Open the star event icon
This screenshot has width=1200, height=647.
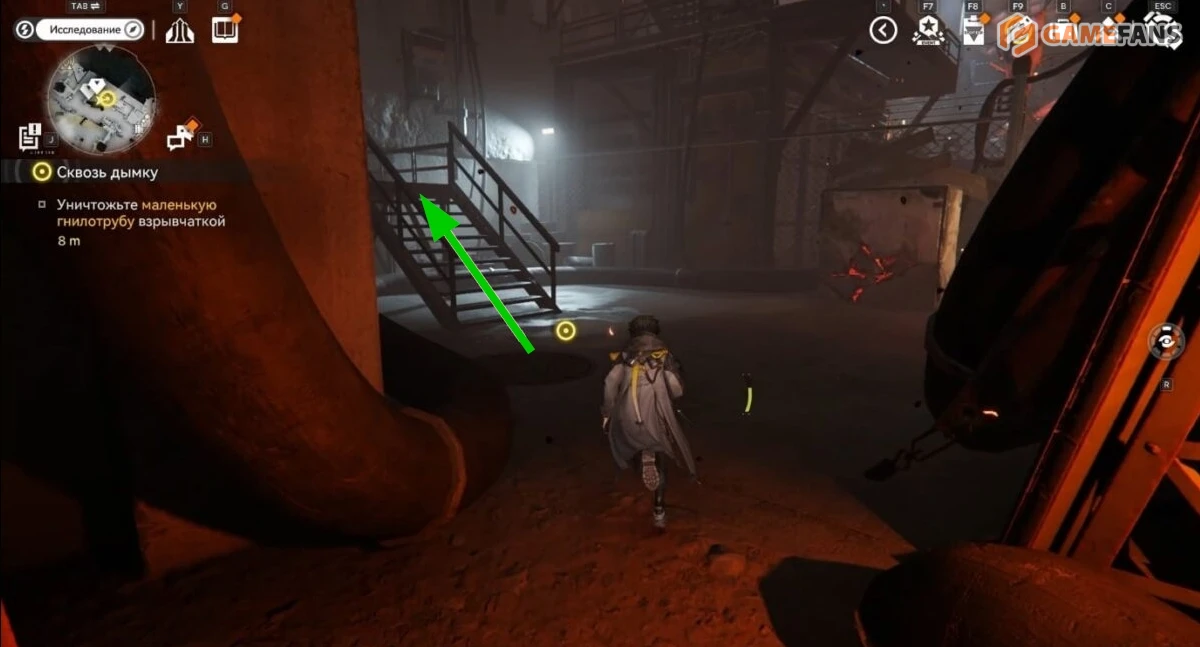tap(927, 32)
